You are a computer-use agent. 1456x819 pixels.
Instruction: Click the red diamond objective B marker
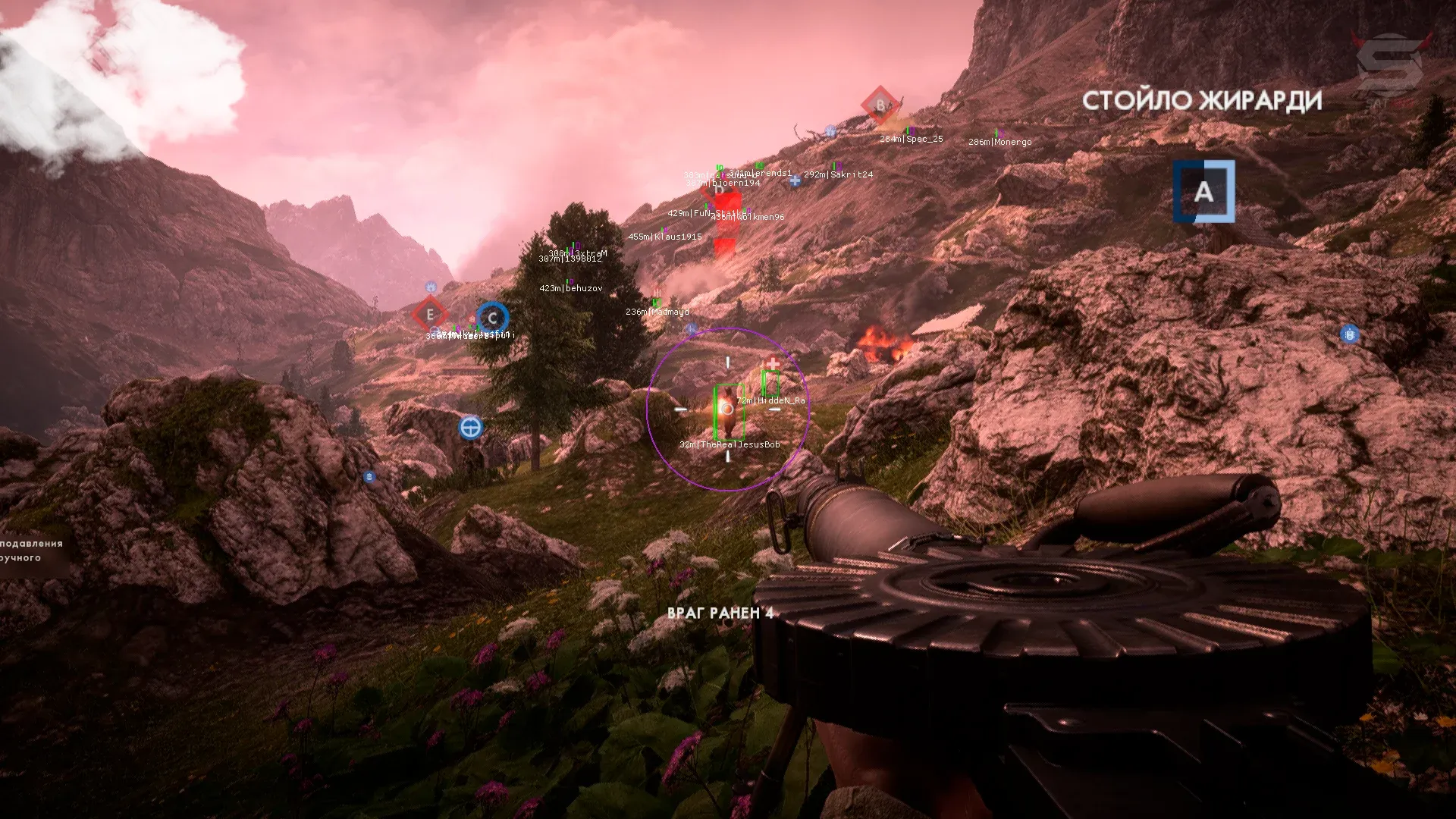880,105
